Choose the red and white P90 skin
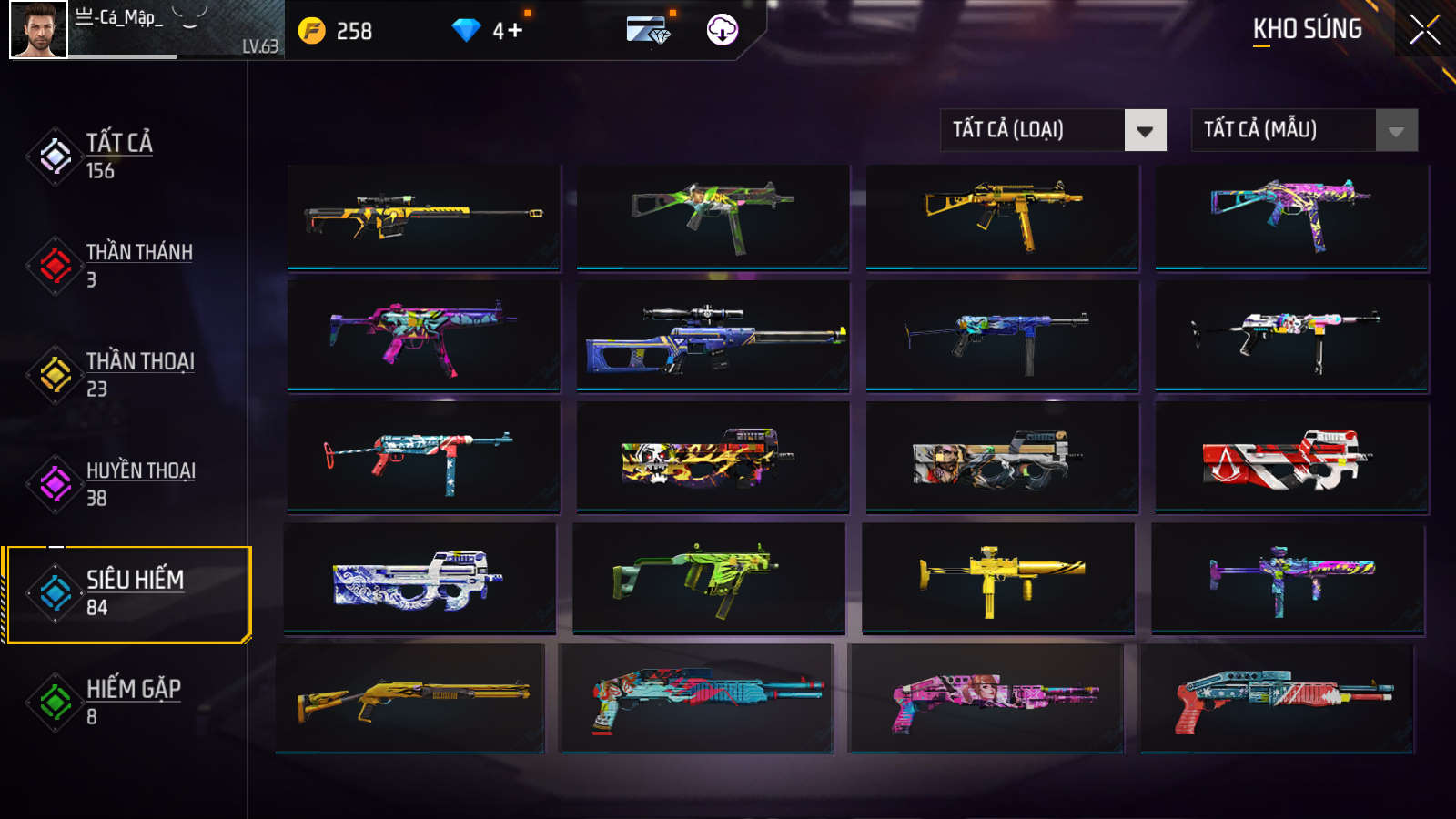This screenshot has height=819, width=1456. click(x=1291, y=458)
